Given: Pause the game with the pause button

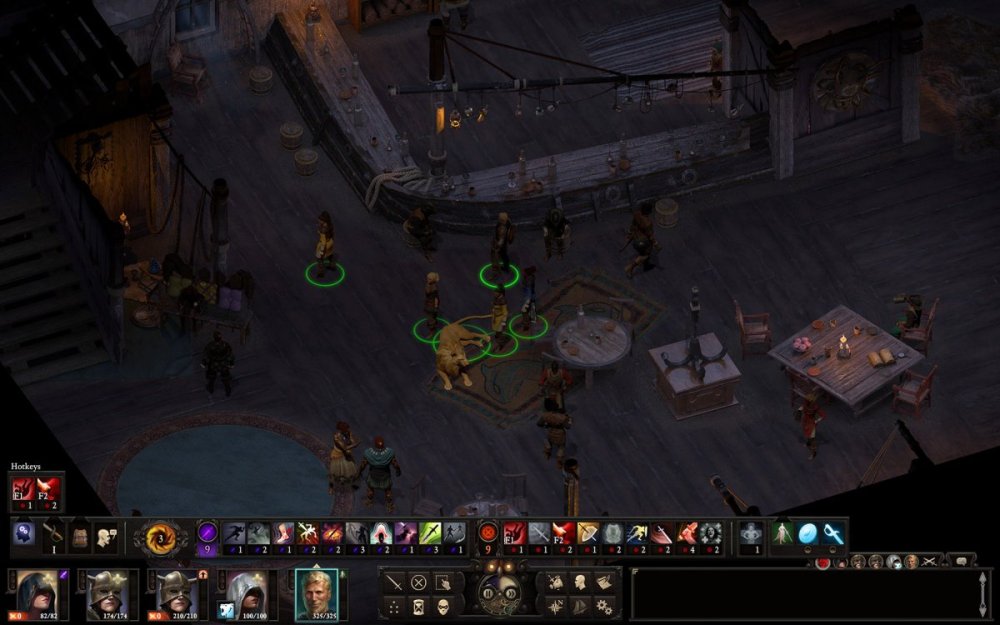Looking at the screenshot, I should coord(489,593).
